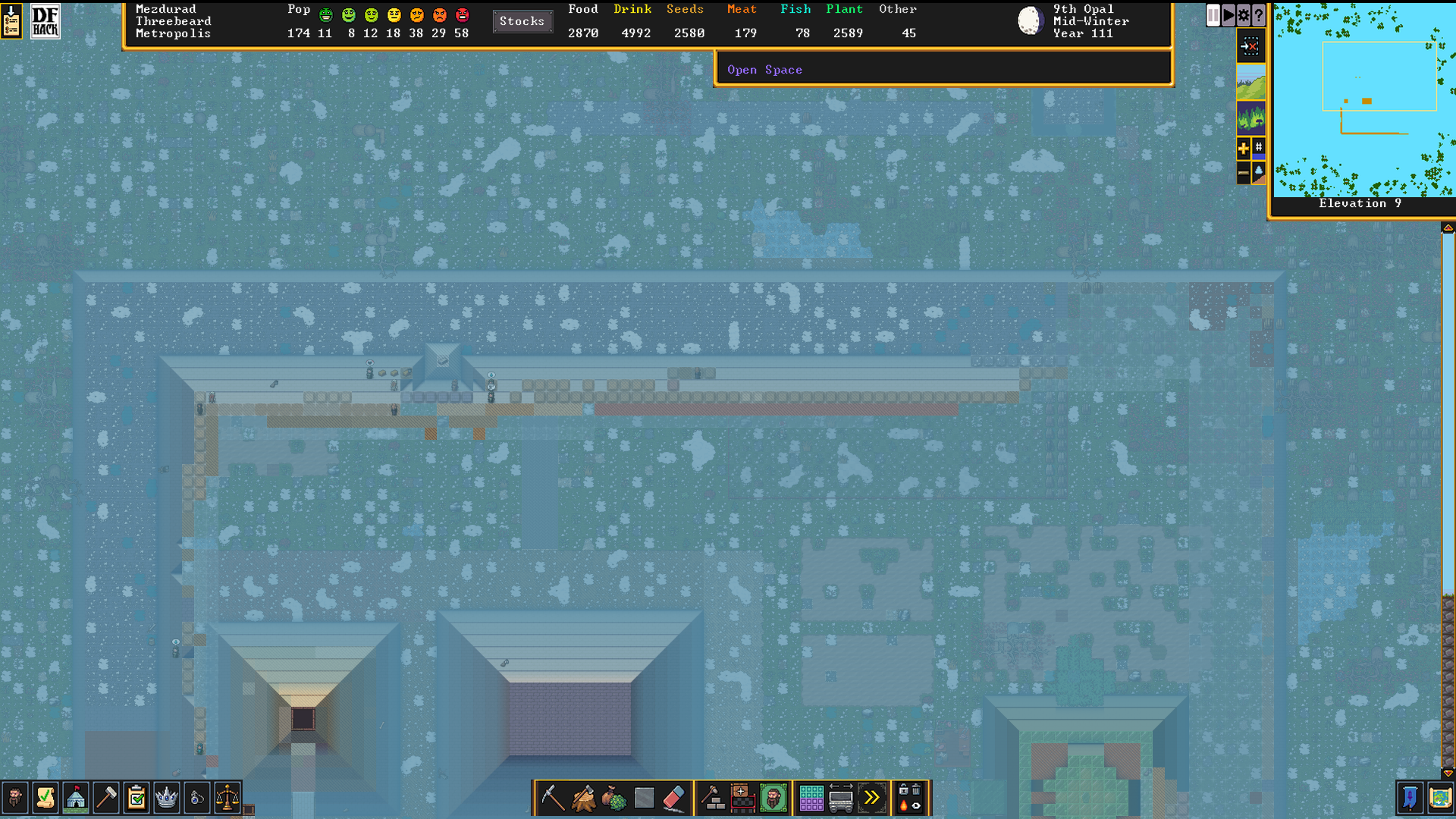Viewport: 1456px width, 819px height.
Task: Pause the game with the pause button
Action: tap(1213, 14)
